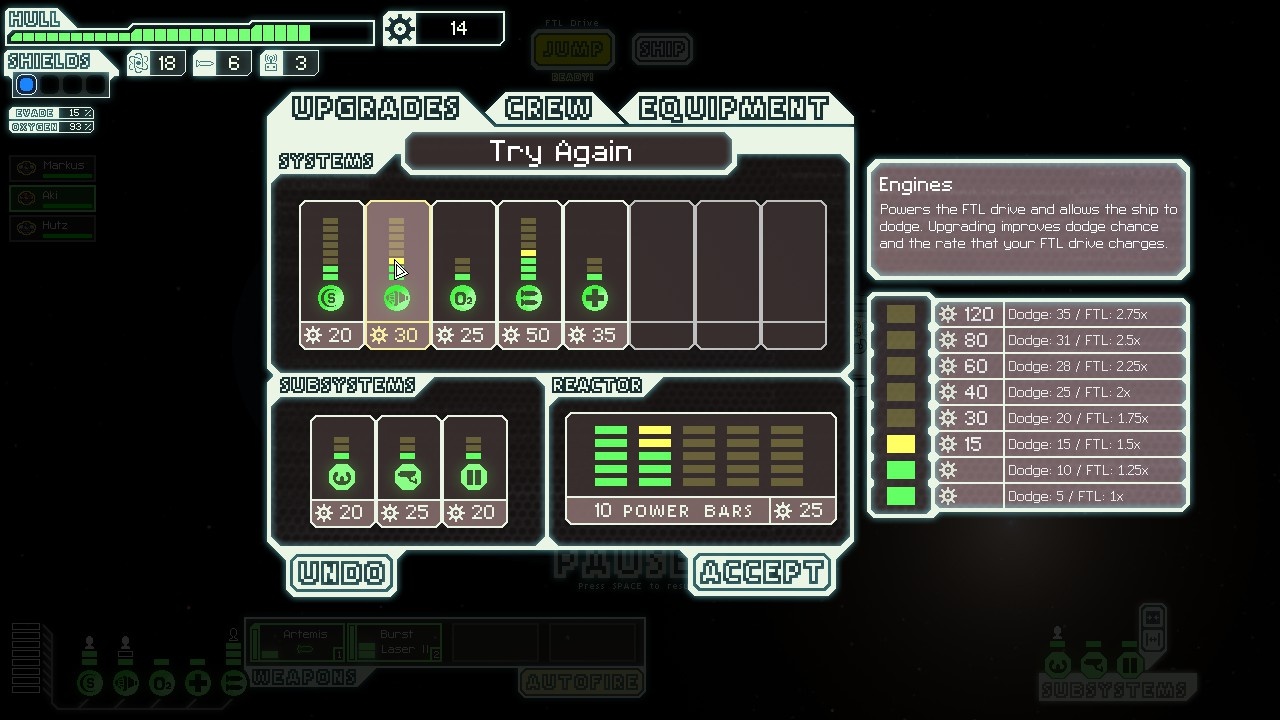The image size is (1280, 720).
Task: Switch to the Crew tab
Action: 548,108
